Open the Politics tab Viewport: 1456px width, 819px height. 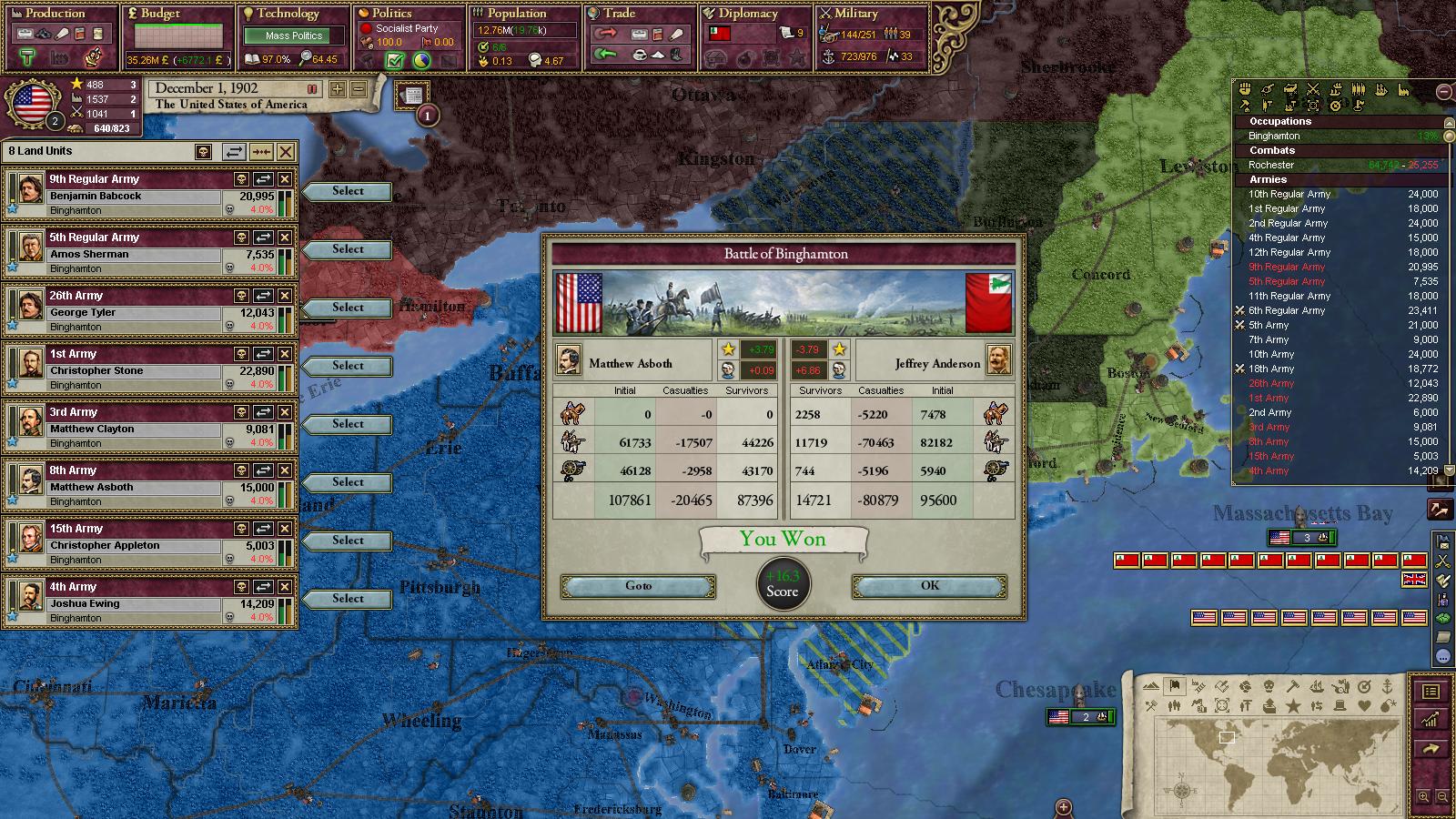click(392, 14)
